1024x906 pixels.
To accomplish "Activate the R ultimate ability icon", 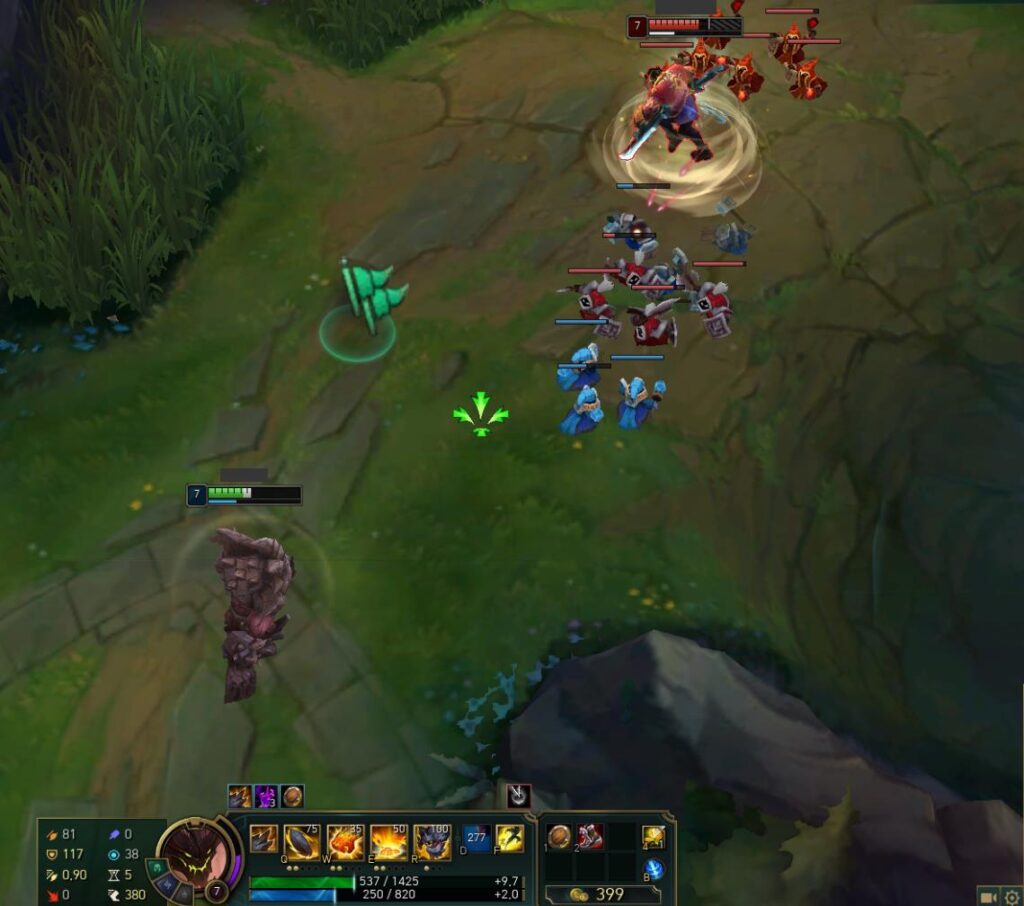I will coord(433,842).
